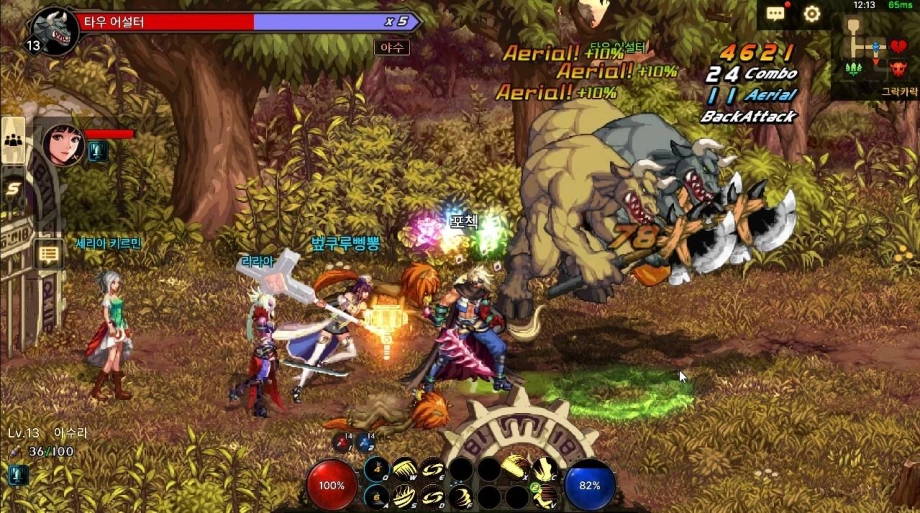The image size is (920, 513).
Task: Open settings with the gear icon
Action: 812,14
